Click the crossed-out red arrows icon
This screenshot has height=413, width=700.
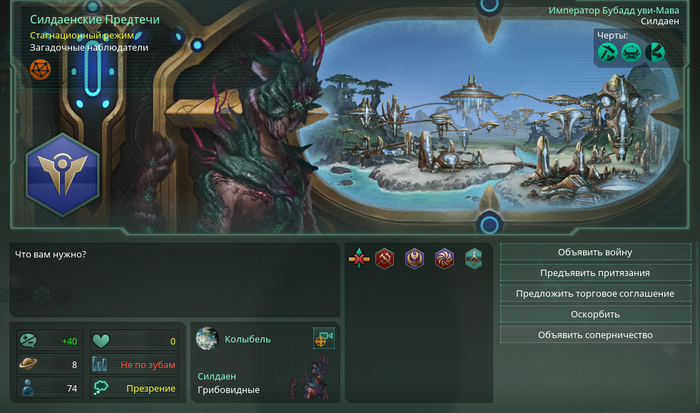pos(358,259)
